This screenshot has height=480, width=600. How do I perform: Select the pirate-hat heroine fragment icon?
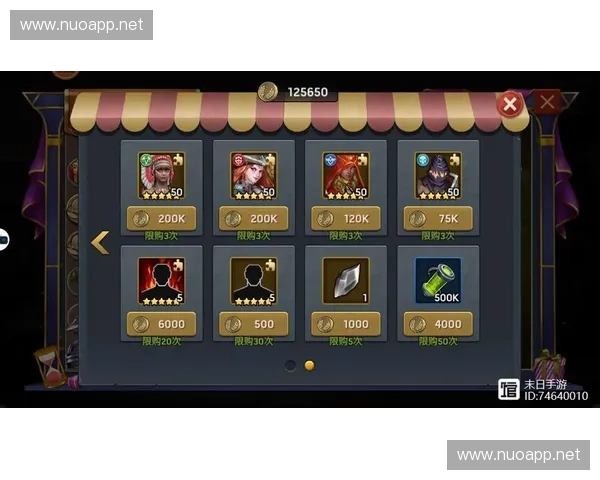[x=254, y=175]
